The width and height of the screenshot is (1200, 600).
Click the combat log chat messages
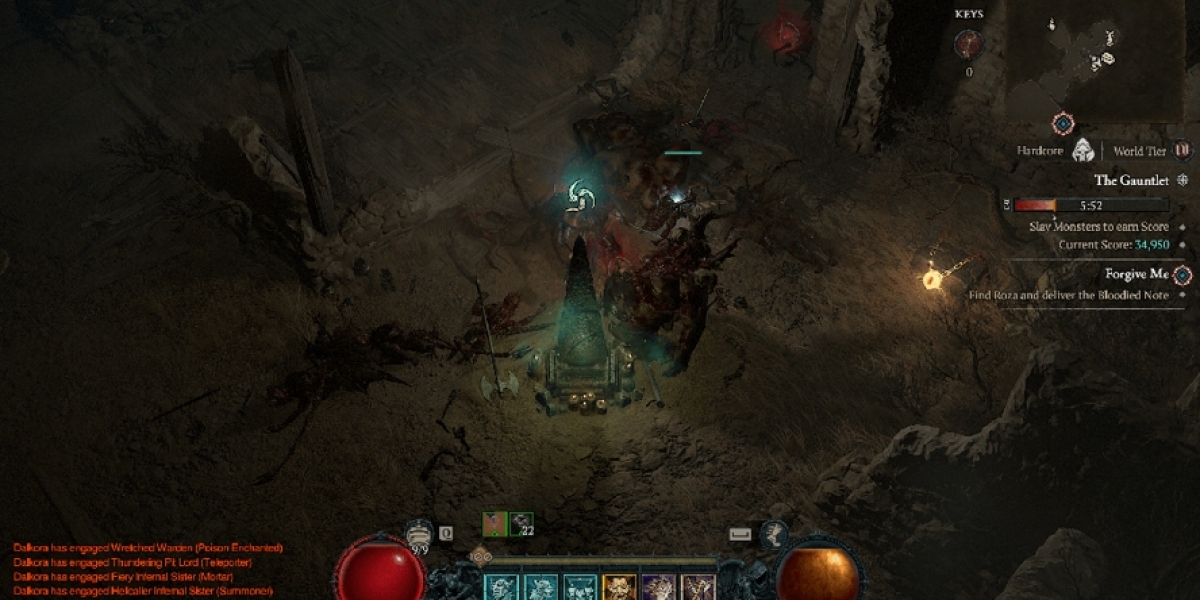pyautogui.click(x=148, y=569)
